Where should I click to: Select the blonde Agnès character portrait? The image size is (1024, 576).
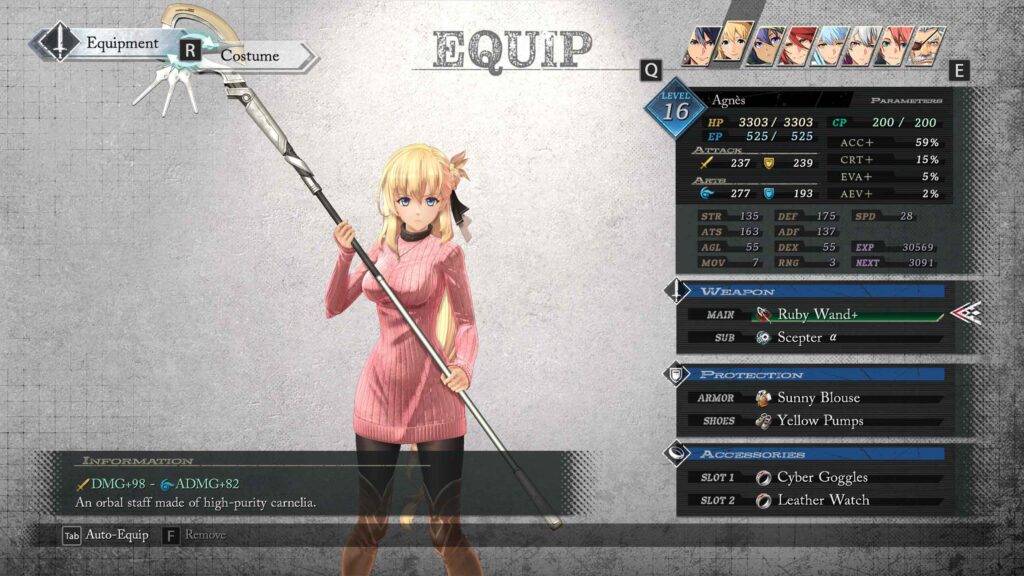(733, 45)
